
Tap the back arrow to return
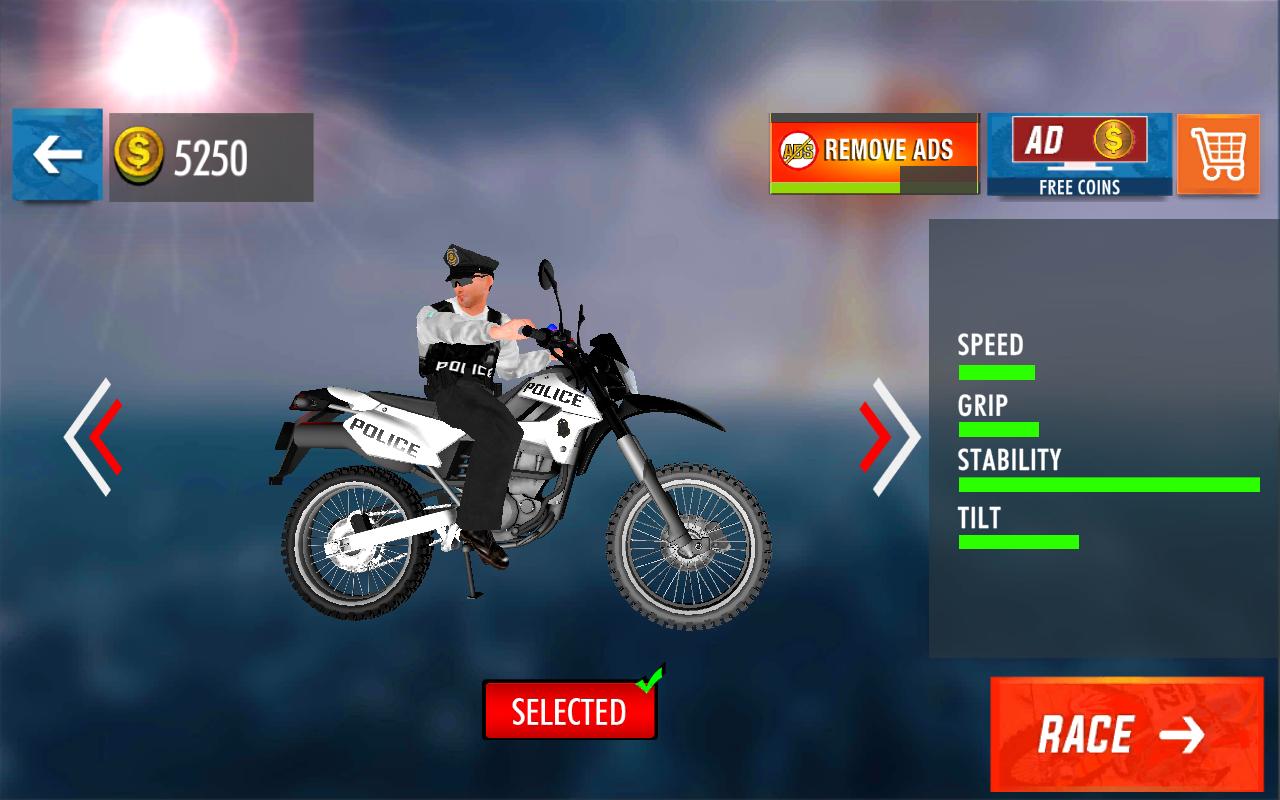tap(56, 155)
